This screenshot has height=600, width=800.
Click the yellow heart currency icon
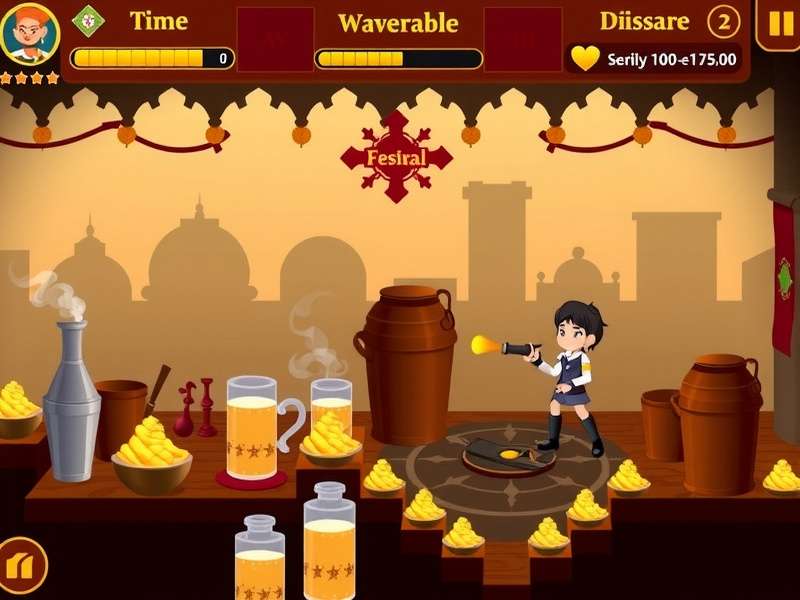pyautogui.click(x=585, y=58)
